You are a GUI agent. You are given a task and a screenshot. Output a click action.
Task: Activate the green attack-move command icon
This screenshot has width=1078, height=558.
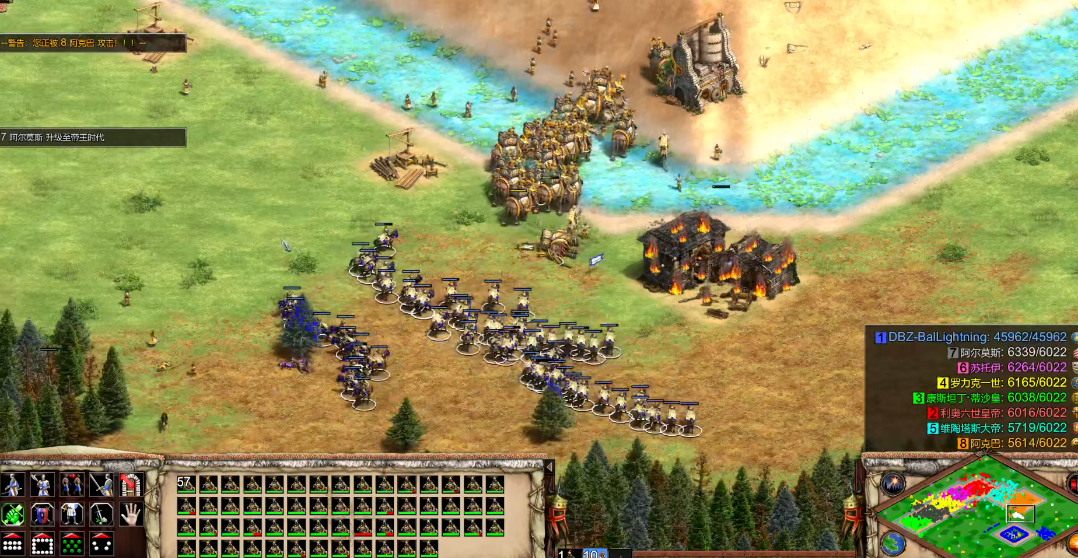[13, 515]
